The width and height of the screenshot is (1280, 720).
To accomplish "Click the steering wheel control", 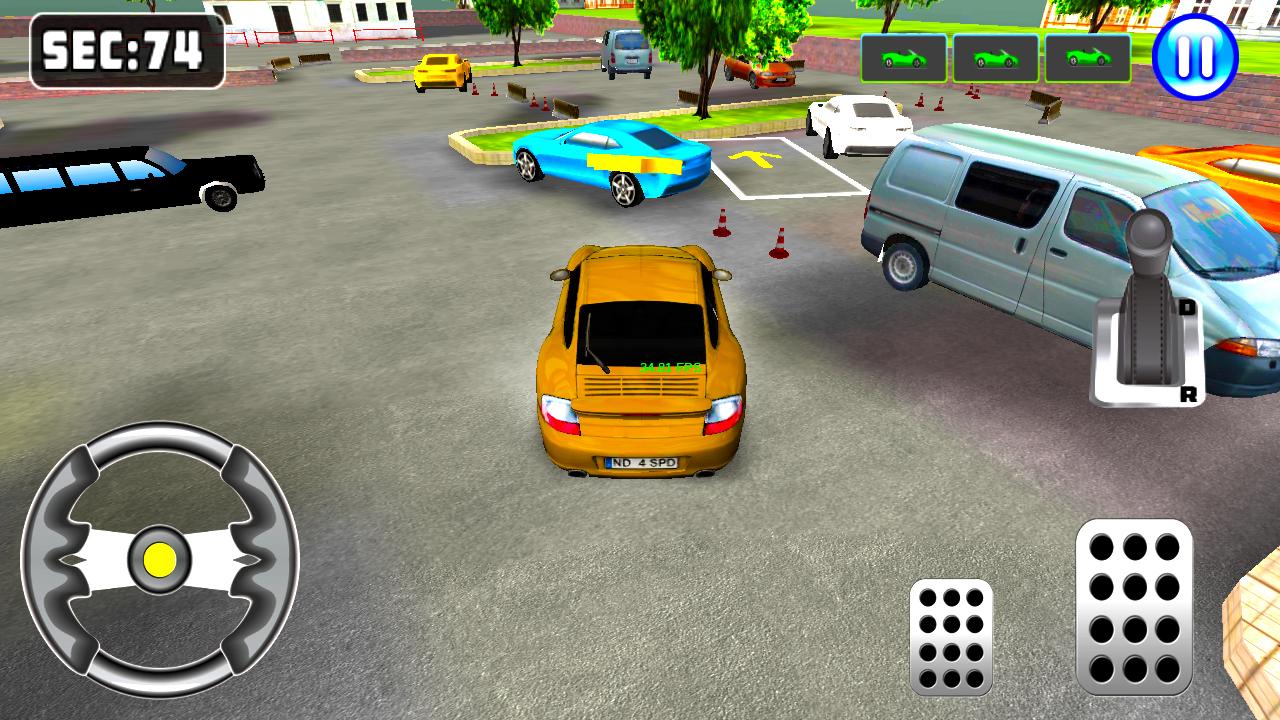I will [x=160, y=558].
